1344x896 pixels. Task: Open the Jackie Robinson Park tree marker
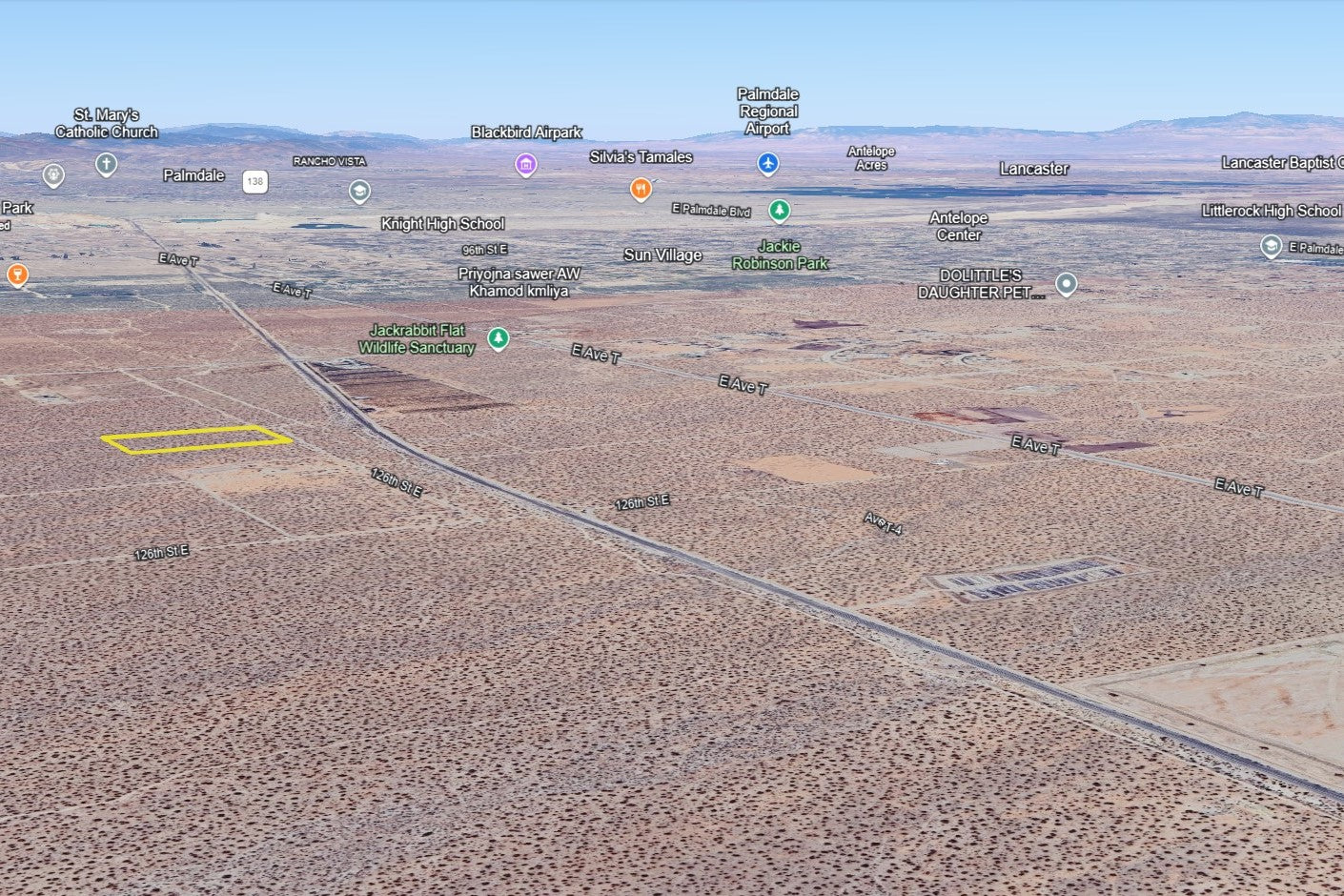point(780,210)
